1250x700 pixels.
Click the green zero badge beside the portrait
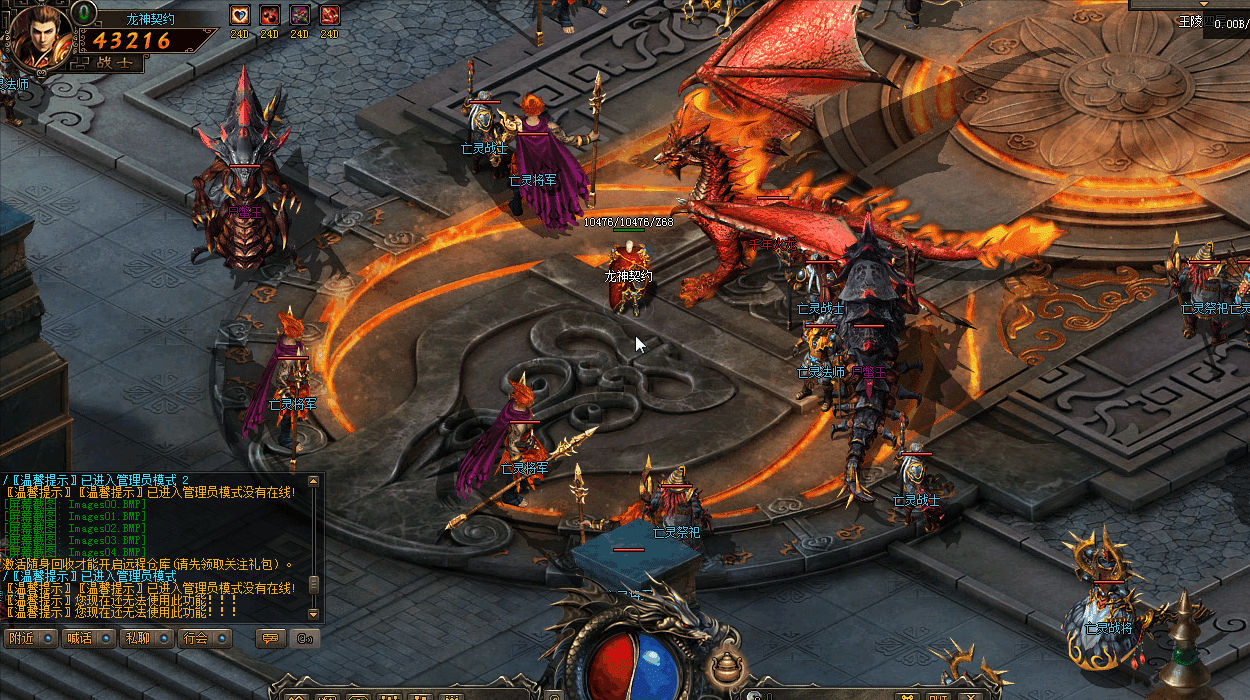tap(86, 13)
